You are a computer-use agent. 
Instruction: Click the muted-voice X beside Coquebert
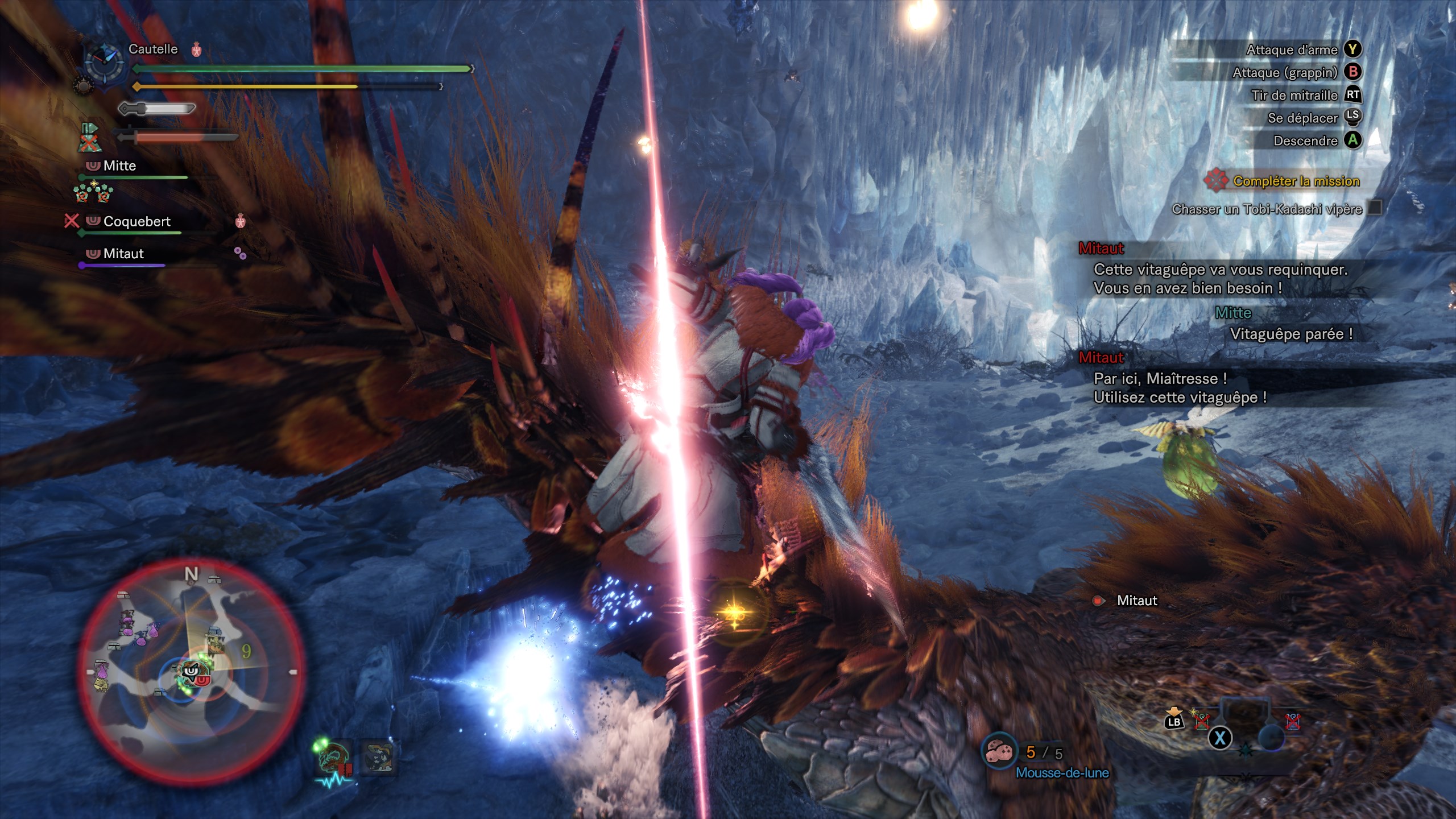click(72, 220)
